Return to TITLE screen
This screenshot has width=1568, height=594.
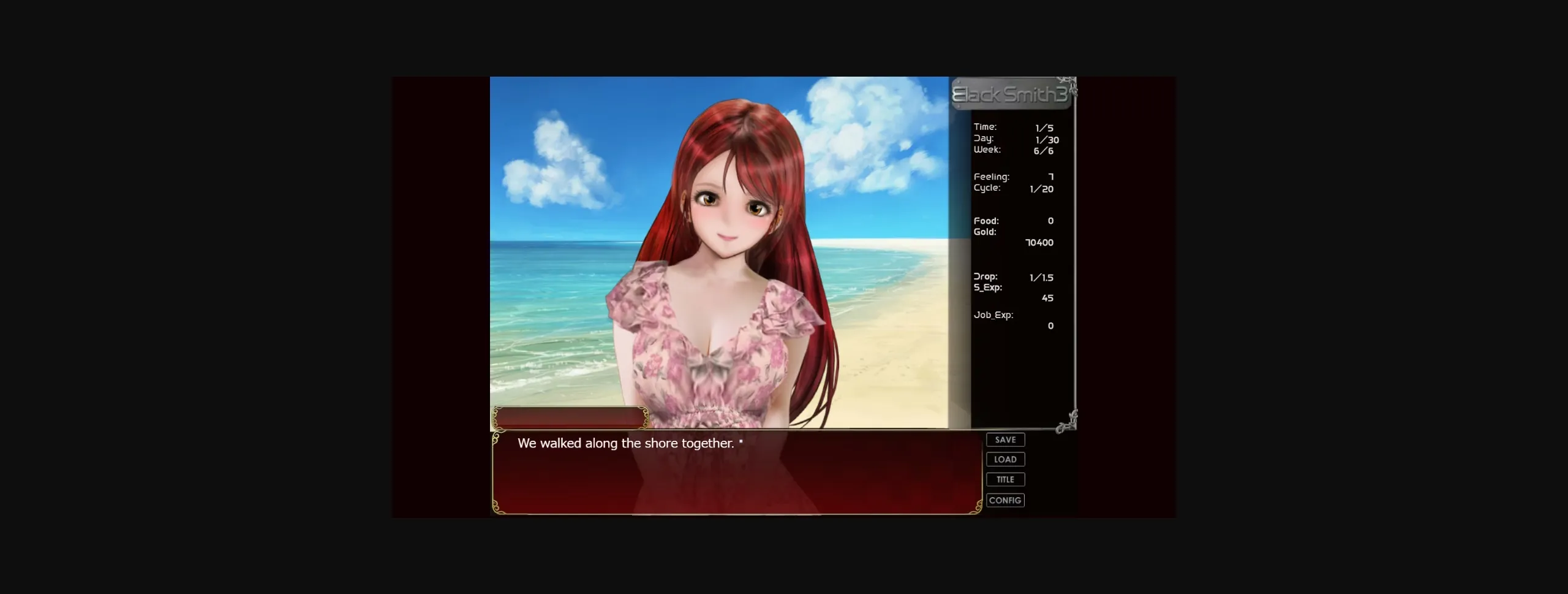[1005, 479]
